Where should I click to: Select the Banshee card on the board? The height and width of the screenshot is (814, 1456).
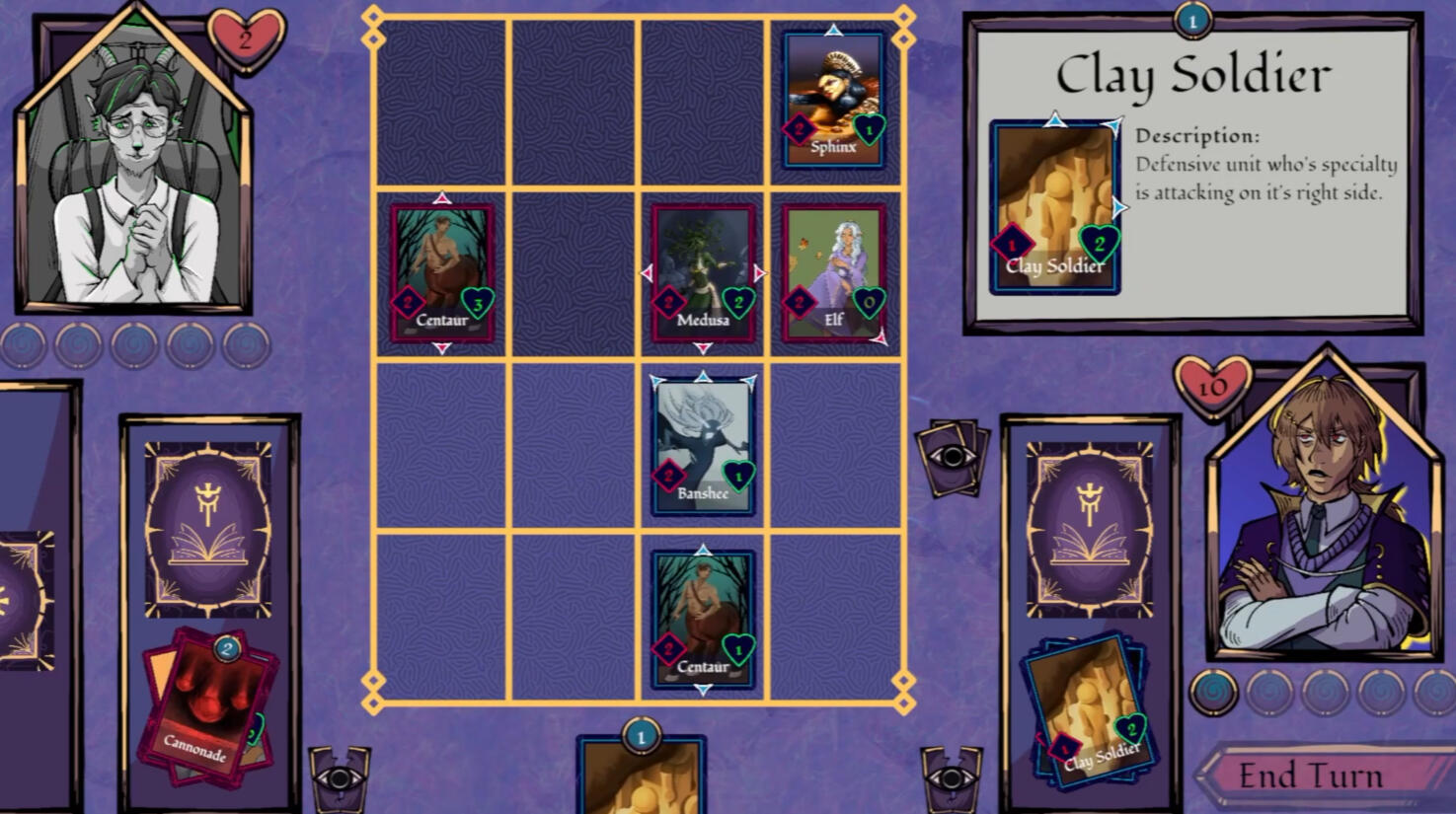(703, 447)
